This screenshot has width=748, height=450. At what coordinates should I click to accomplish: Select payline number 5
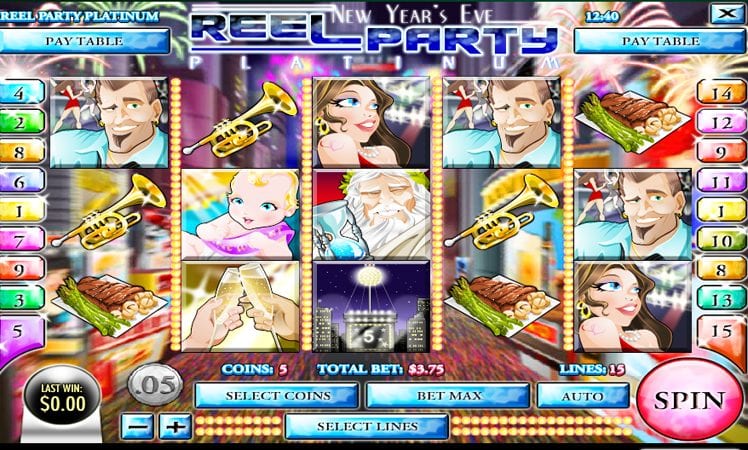pyautogui.click(x=20, y=329)
